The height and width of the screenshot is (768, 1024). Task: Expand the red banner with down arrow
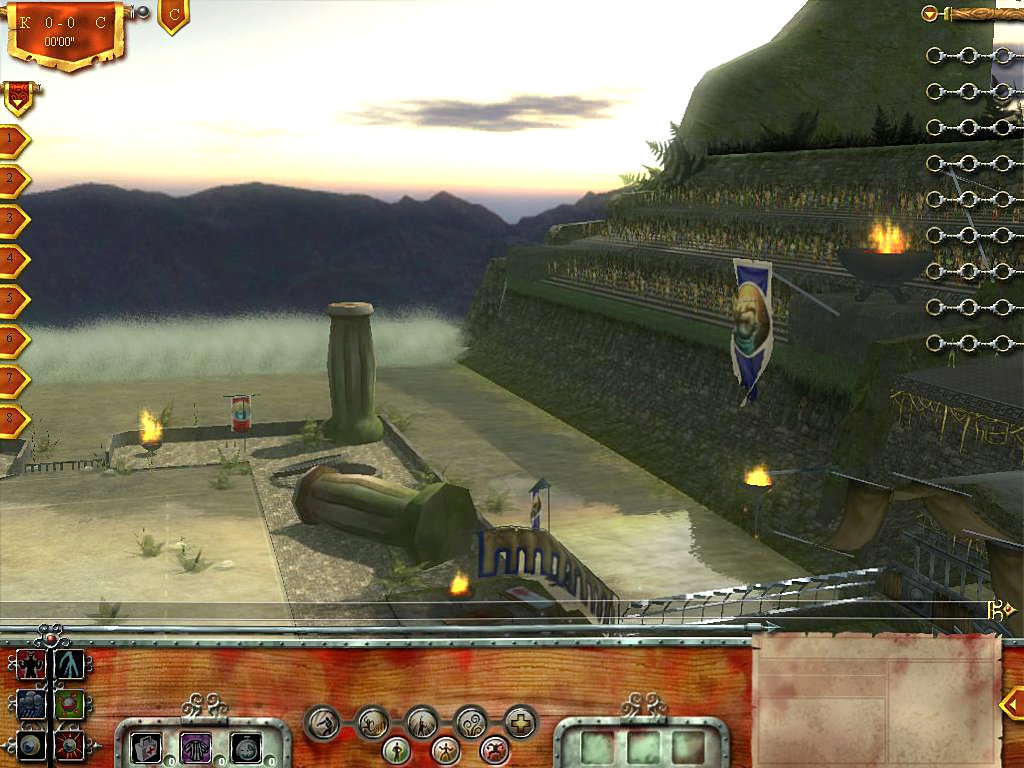(17, 97)
